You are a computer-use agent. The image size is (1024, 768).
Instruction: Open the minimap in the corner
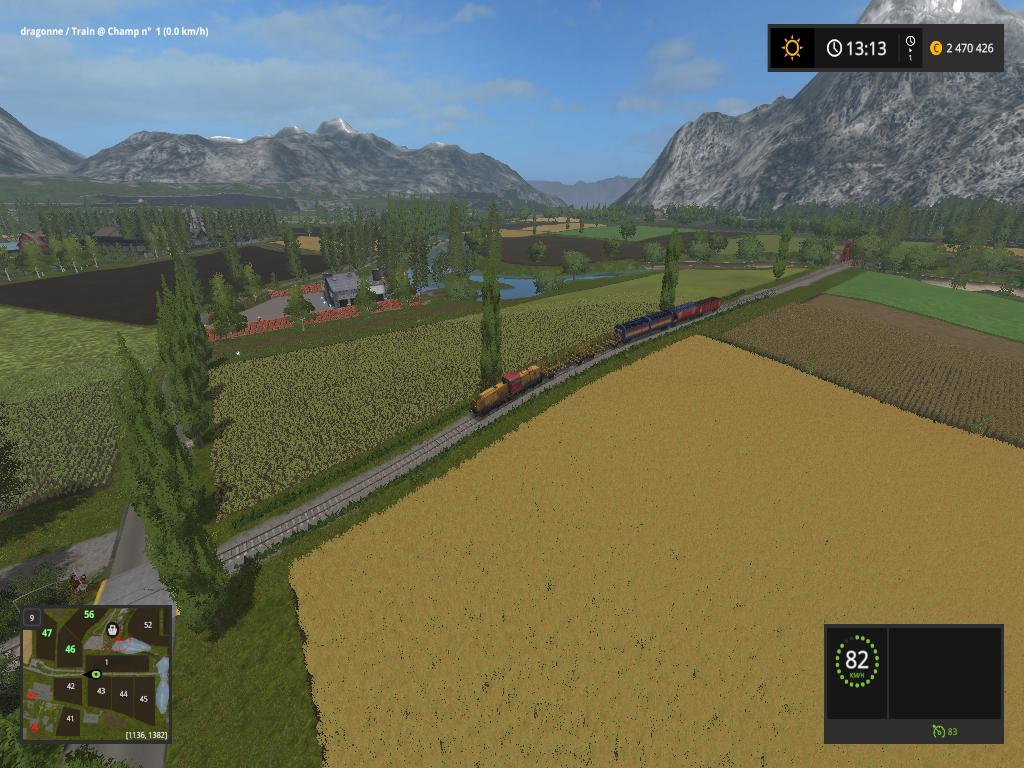click(x=97, y=672)
